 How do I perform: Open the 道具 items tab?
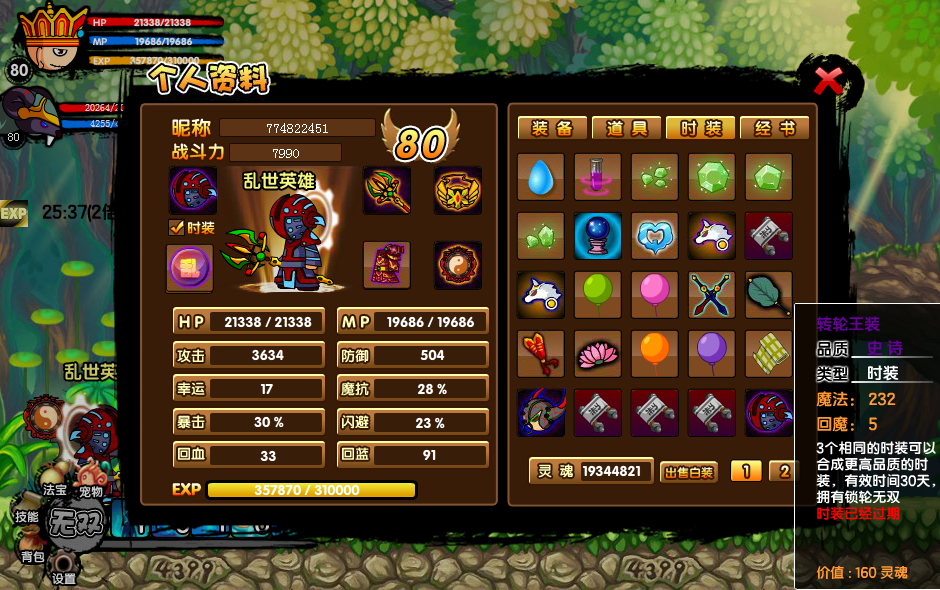click(626, 128)
